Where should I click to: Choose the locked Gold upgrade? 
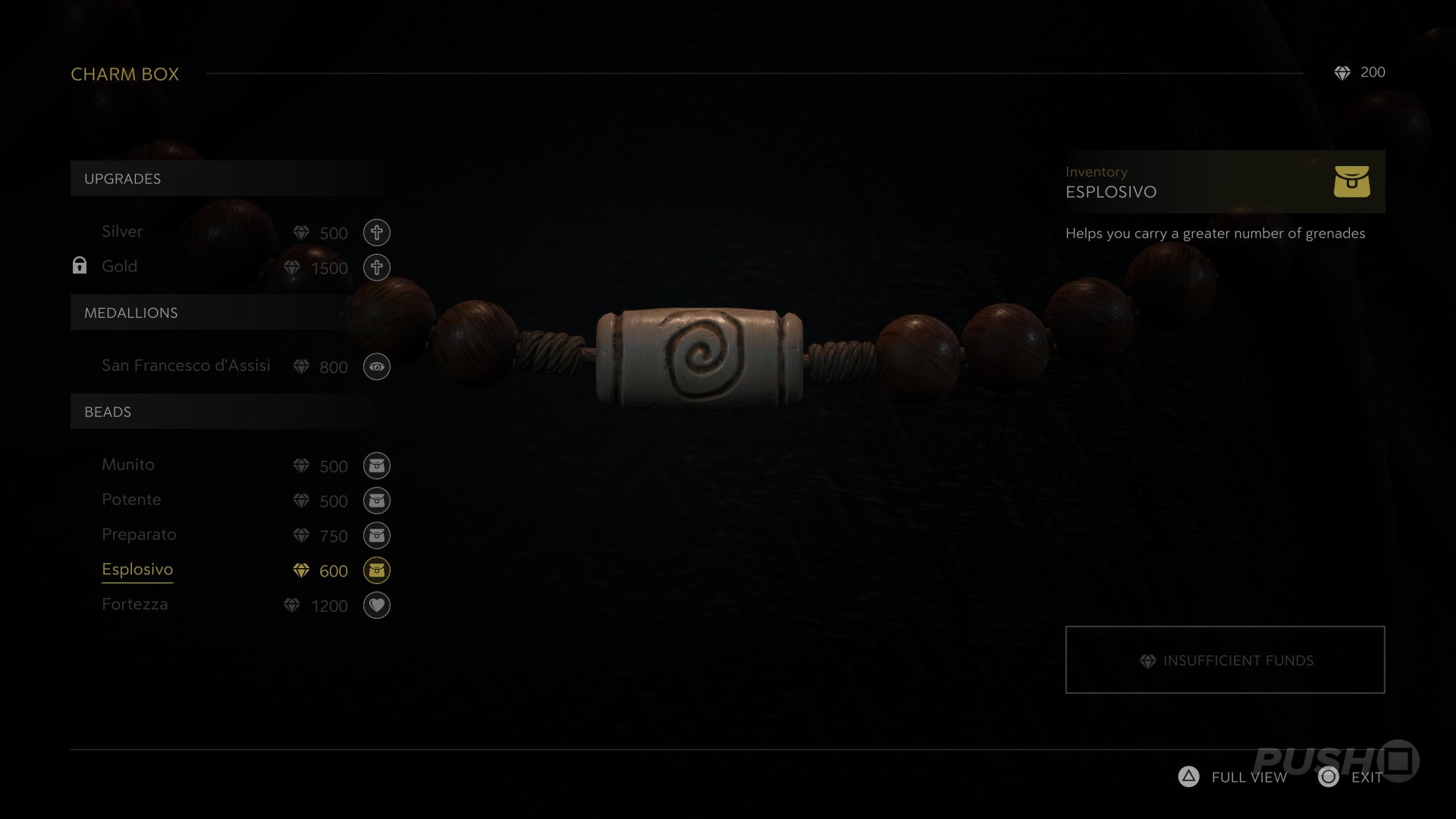click(120, 267)
